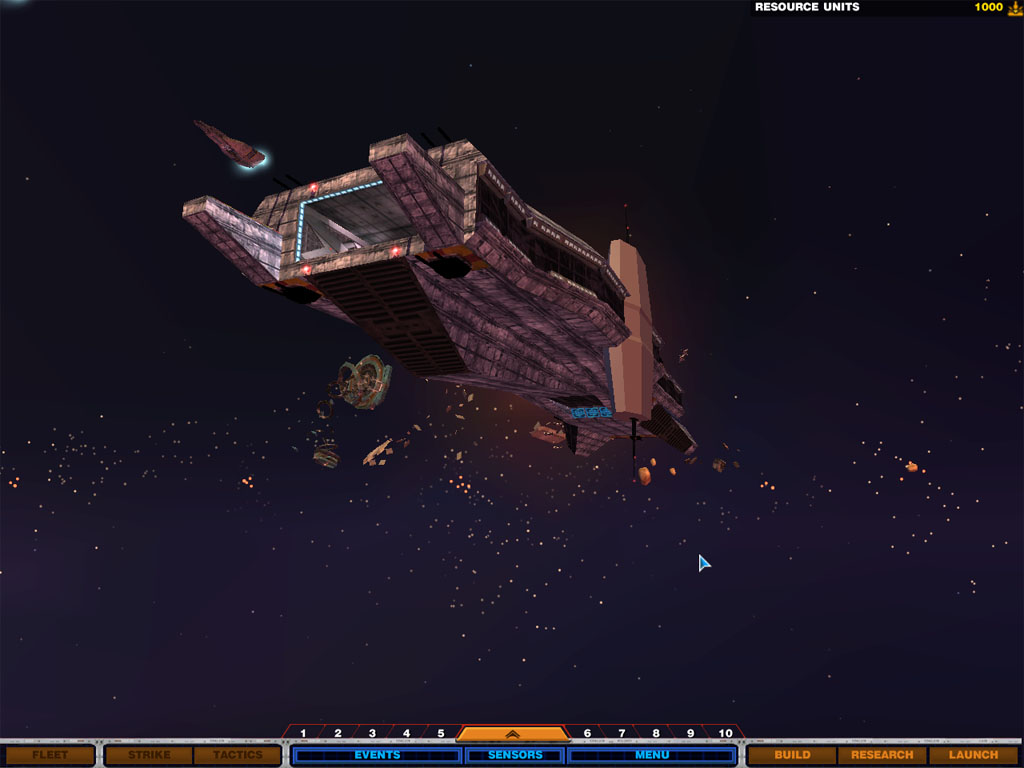Select the Strike command button
Screen dimensions: 1024x768
click(x=149, y=755)
